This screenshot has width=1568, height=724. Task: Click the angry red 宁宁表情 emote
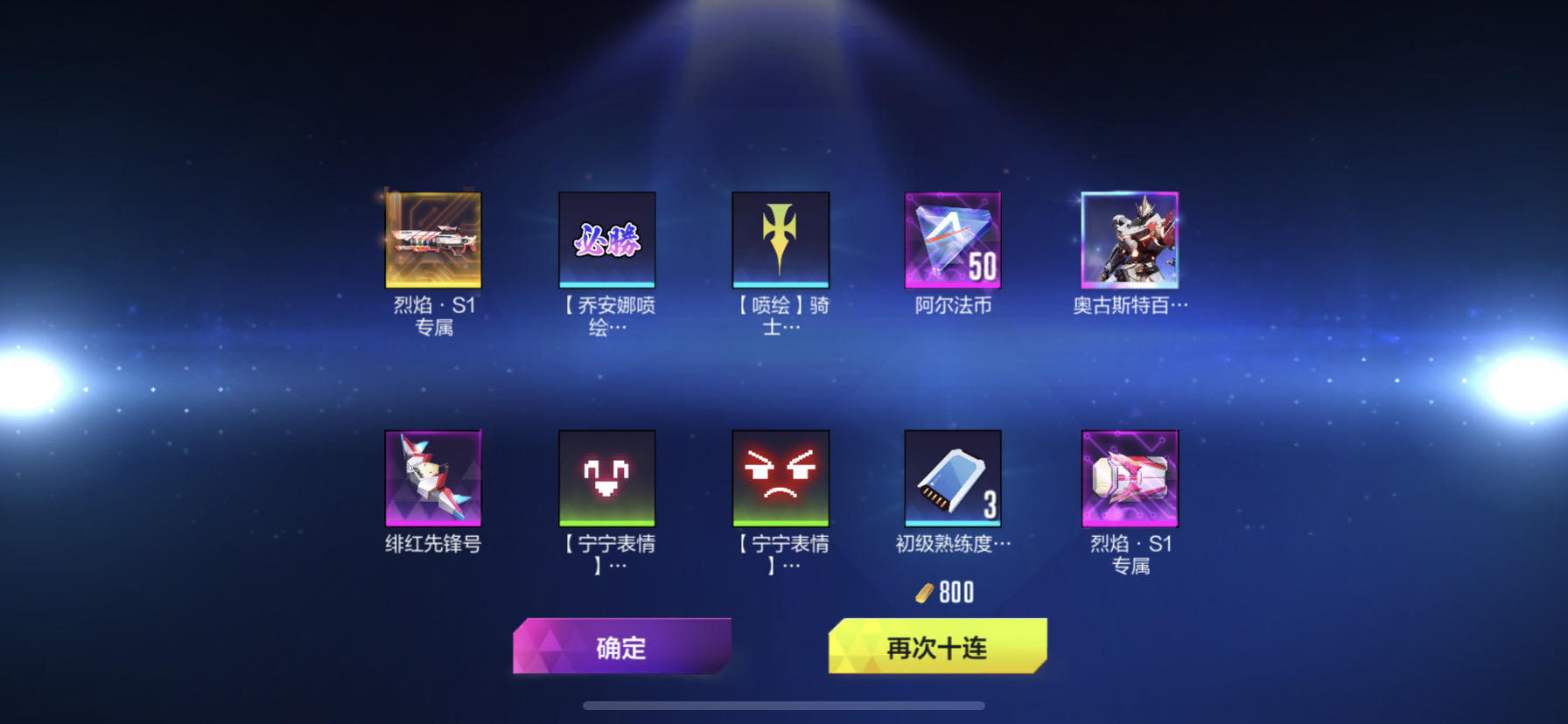coord(780,478)
